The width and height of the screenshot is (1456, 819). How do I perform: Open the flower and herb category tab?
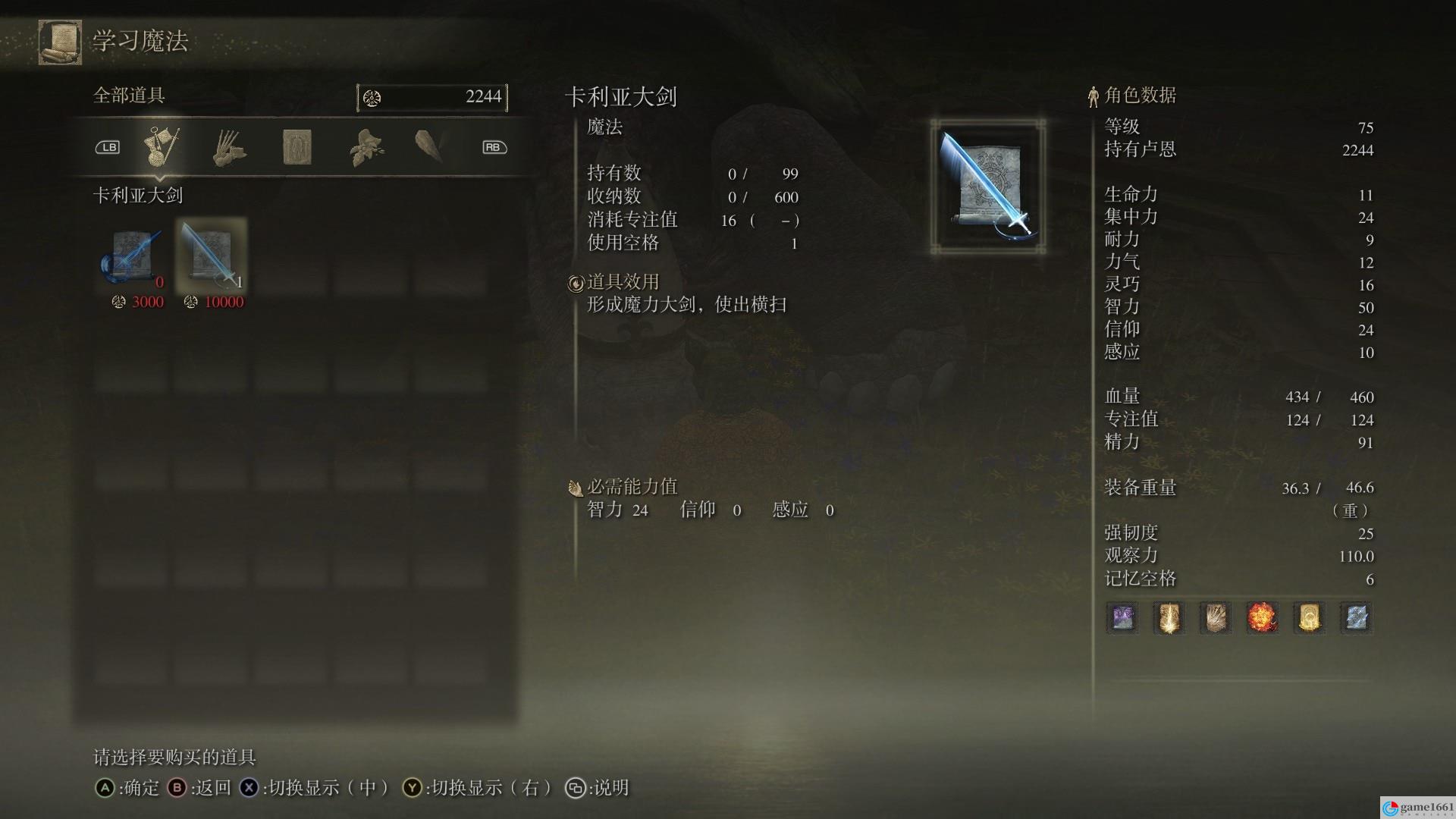(366, 147)
